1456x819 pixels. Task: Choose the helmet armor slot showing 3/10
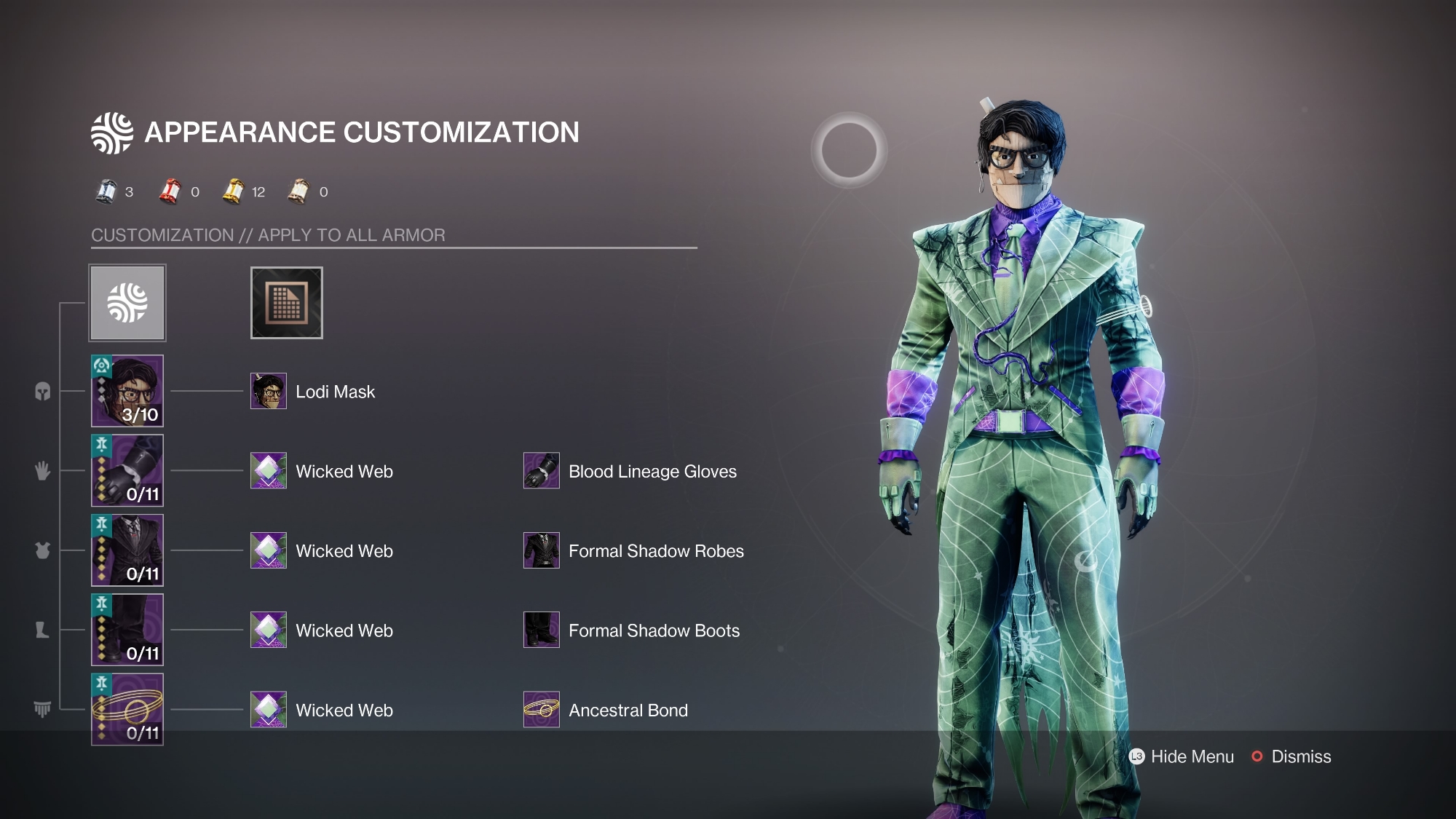[127, 391]
